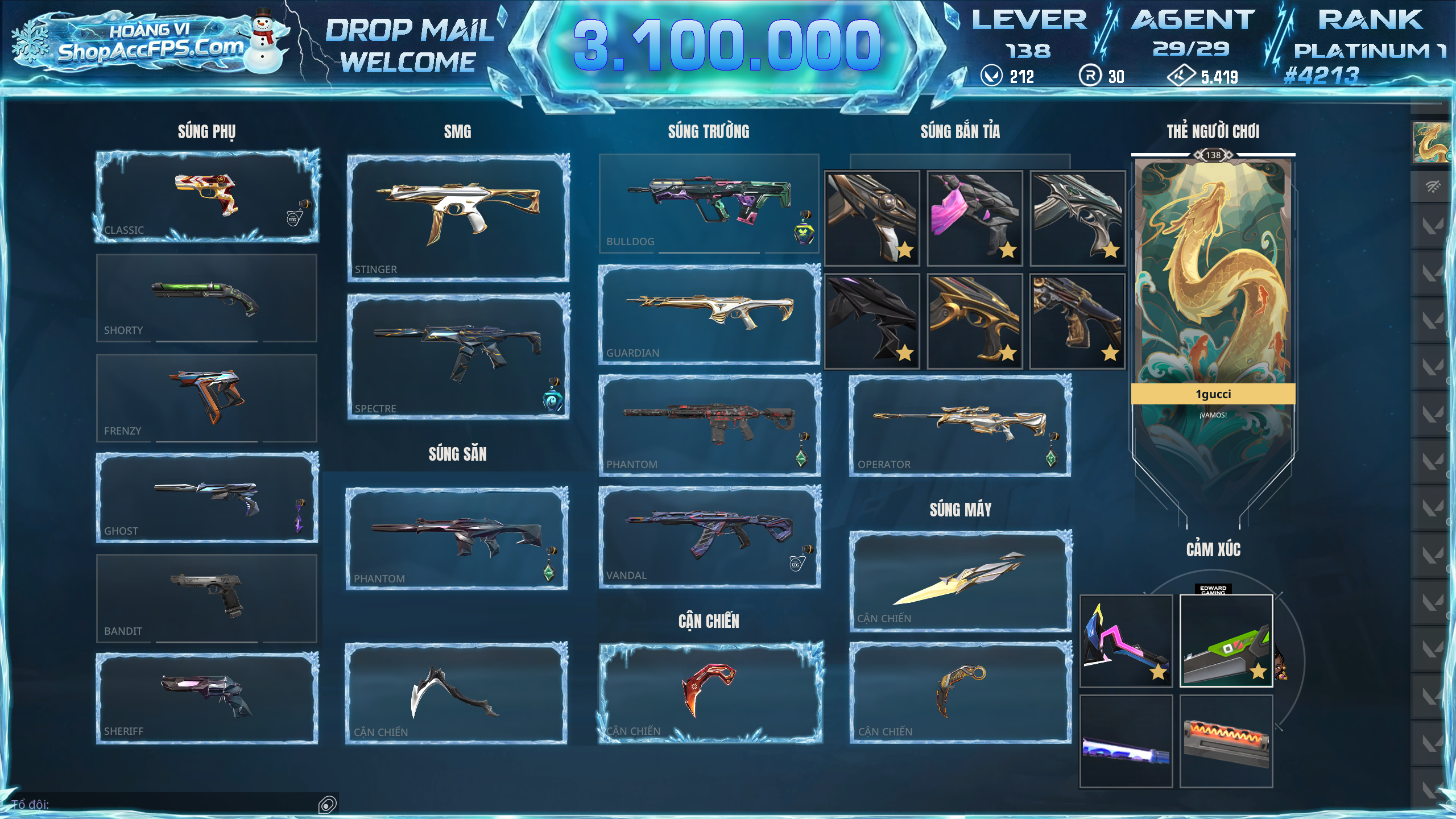Select the Sheriff revolver slot
This screenshot has height=819, width=1456.
(x=206, y=698)
